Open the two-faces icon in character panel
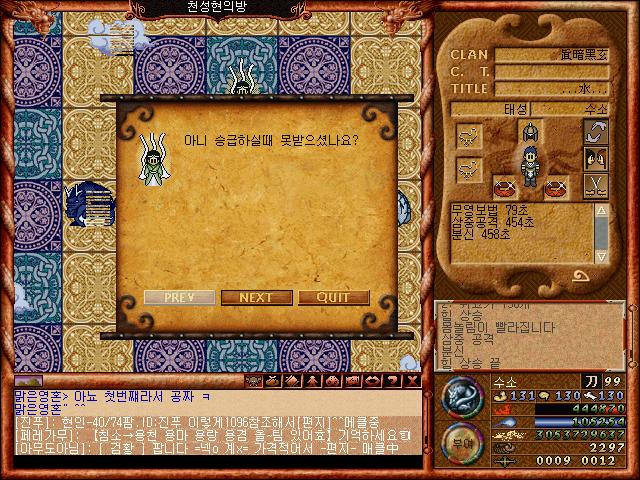The height and width of the screenshot is (480, 640). point(597,159)
